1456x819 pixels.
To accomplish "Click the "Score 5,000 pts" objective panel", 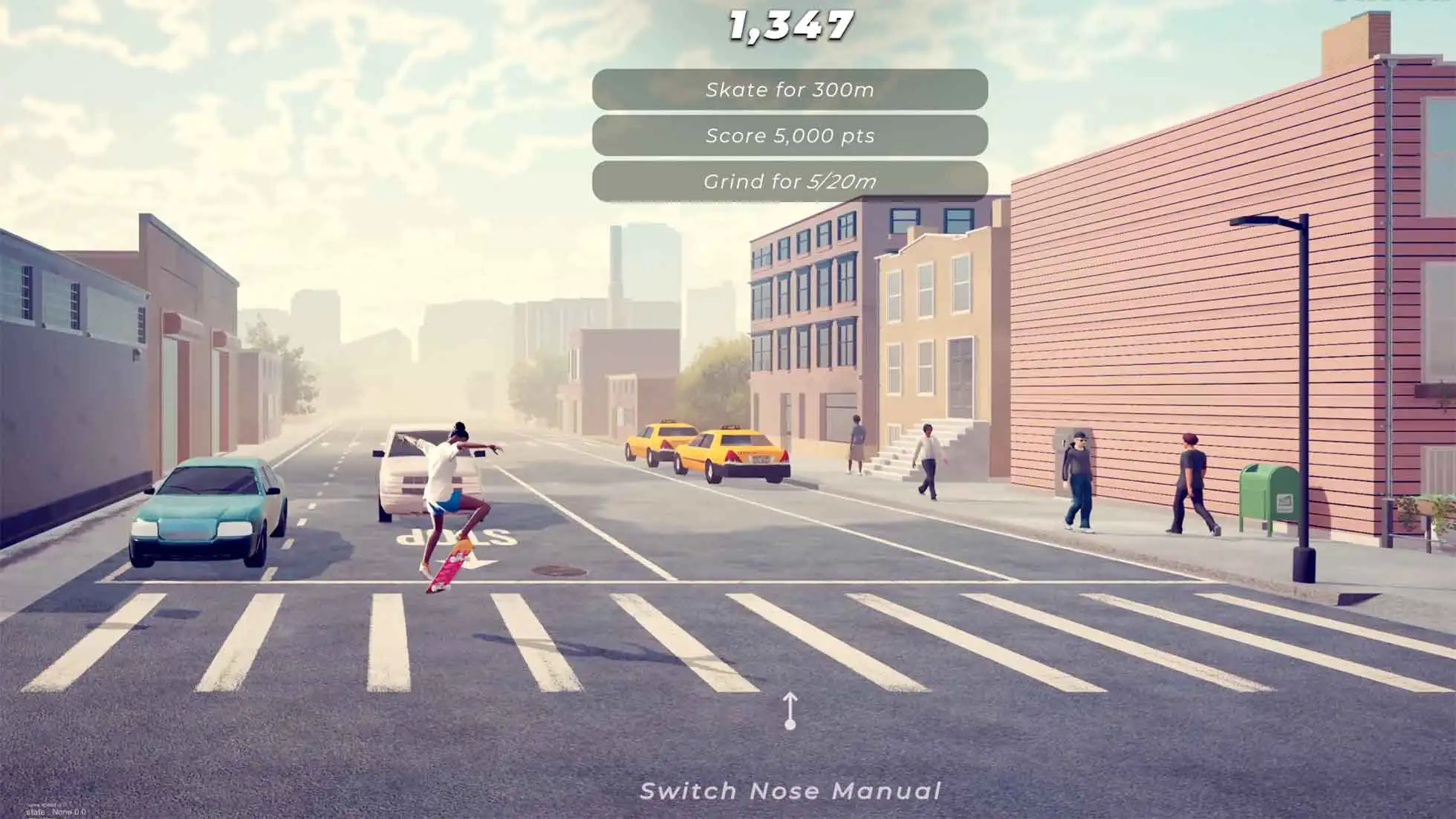I will click(790, 136).
